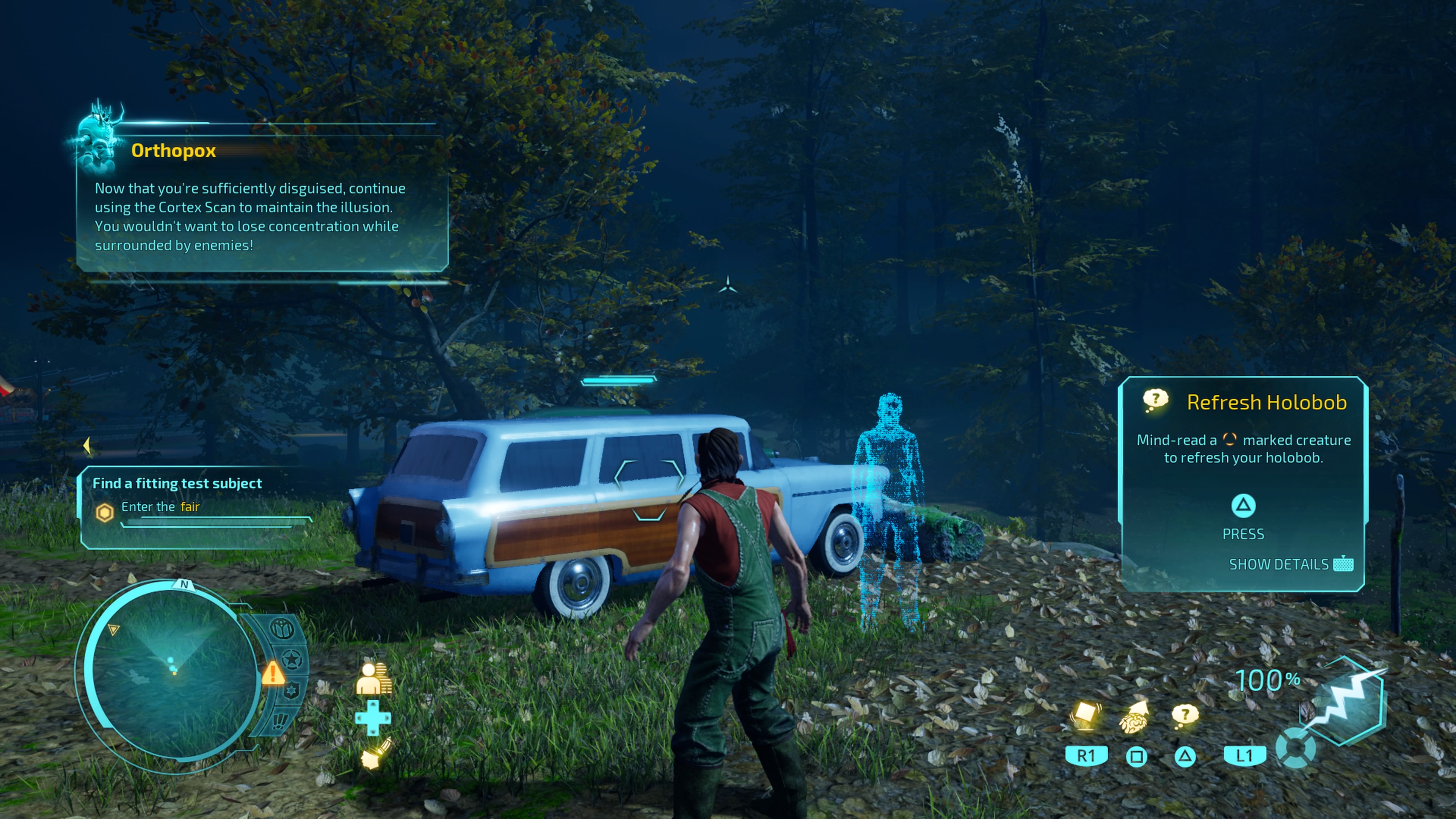Image resolution: width=1456 pixels, height=819 pixels.
Task: Activate the tumbling cube psychokinesis ability
Action: click(x=1085, y=715)
